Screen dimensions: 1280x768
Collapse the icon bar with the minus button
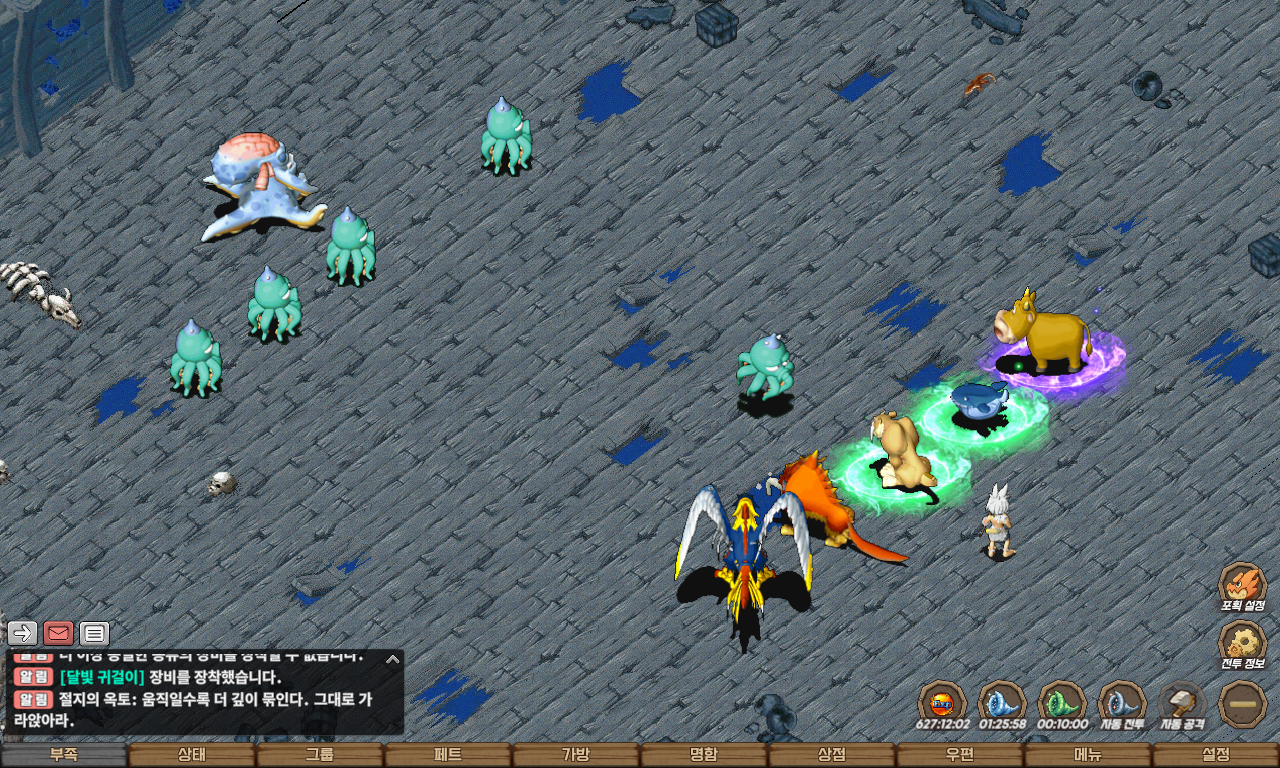(x=1243, y=703)
